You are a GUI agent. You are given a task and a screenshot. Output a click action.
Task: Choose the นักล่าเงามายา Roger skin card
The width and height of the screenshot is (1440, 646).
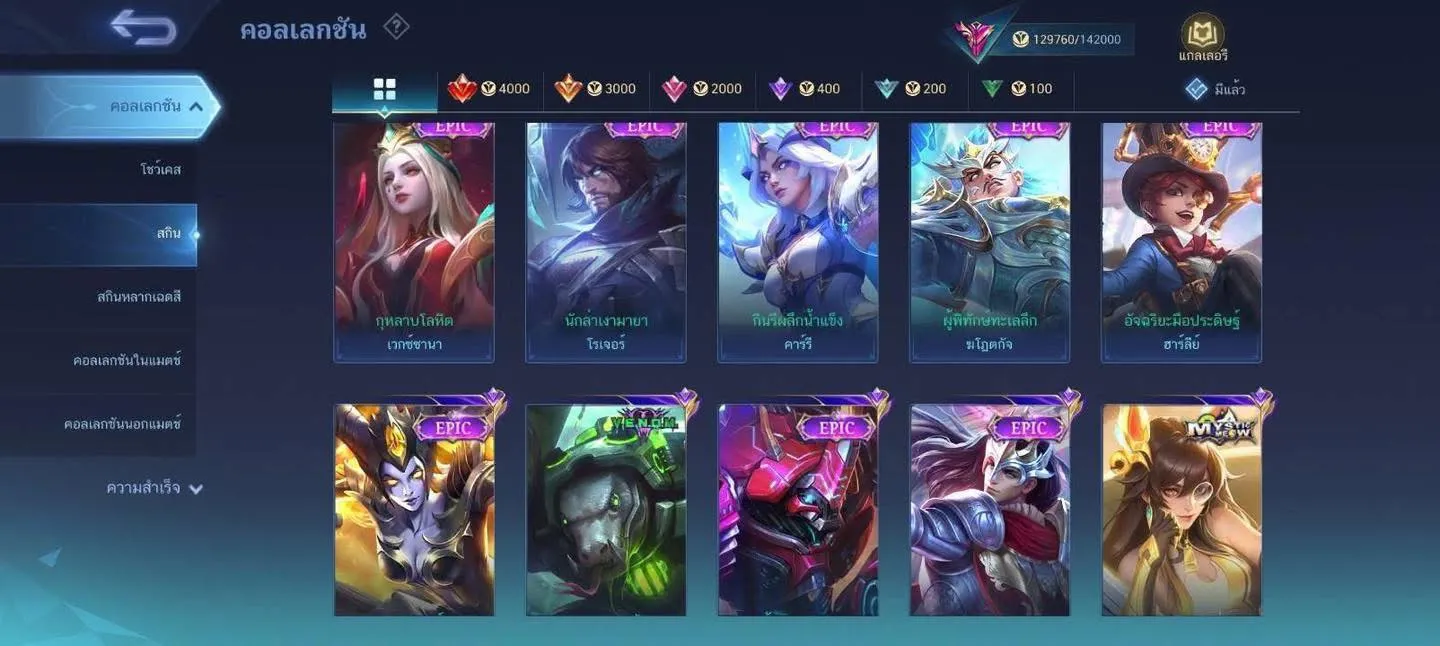click(606, 240)
